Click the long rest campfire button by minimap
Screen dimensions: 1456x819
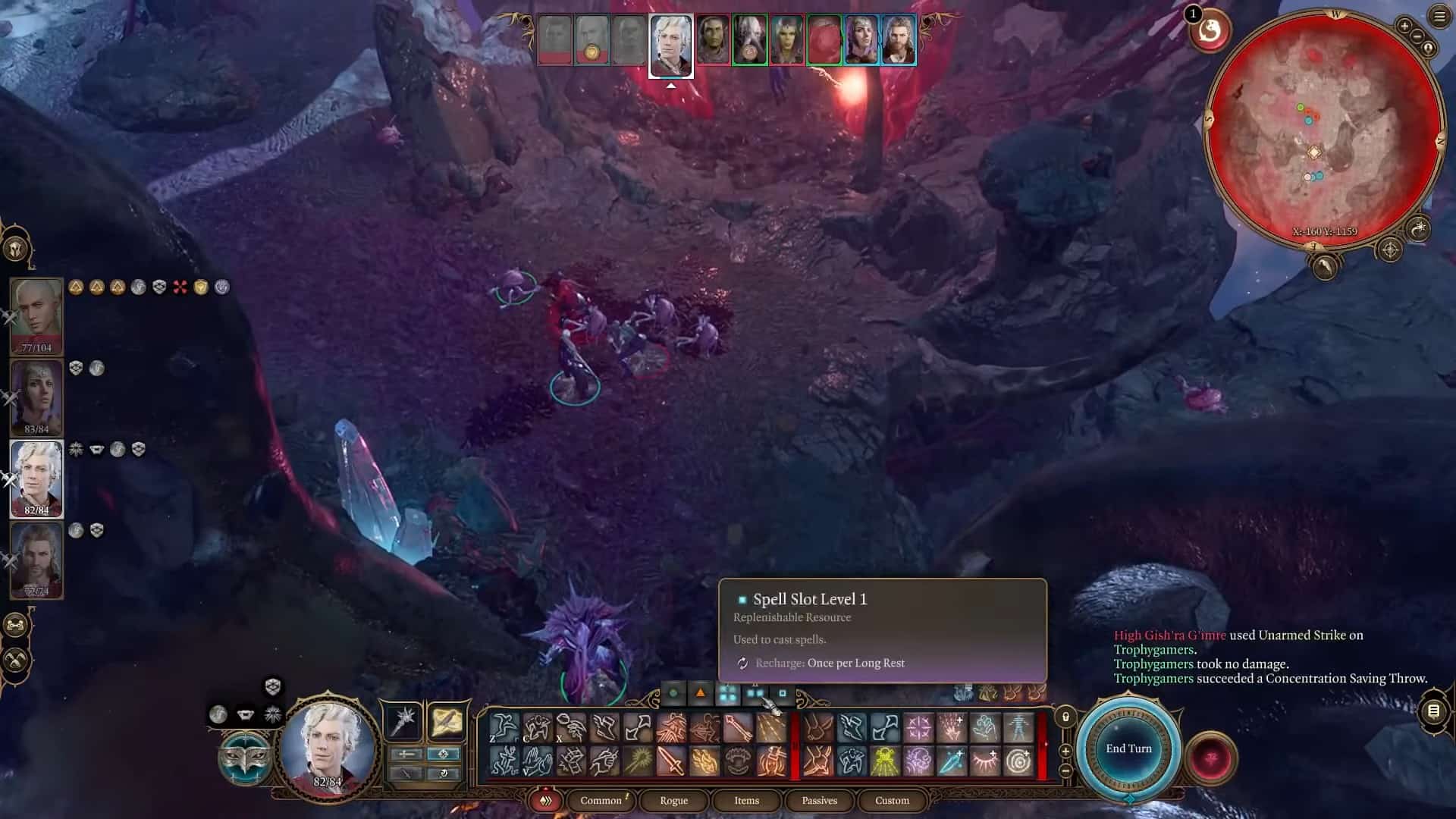[1417, 227]
